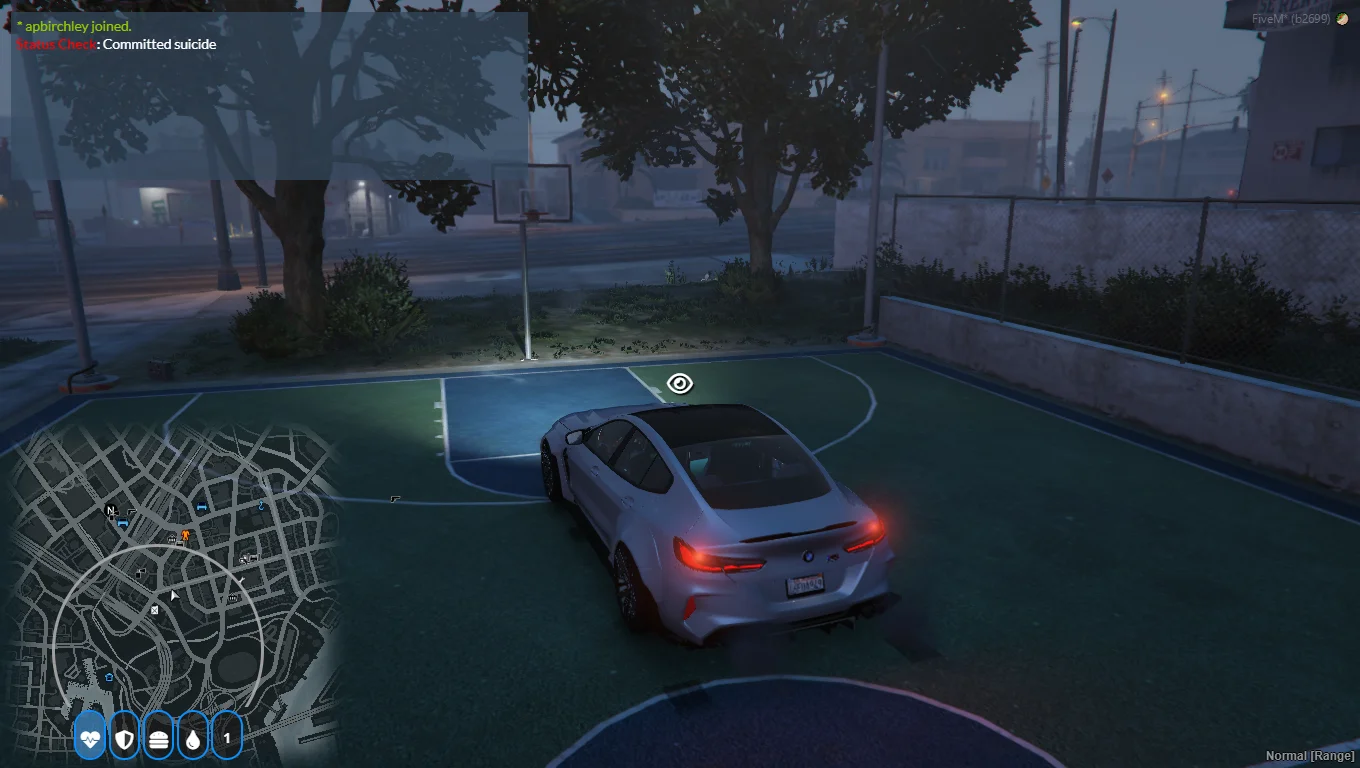The height and width of the screenshot is (768, 1360).
Task: Click the blue hook marker on minimap
Action: (x=261, y=506)
